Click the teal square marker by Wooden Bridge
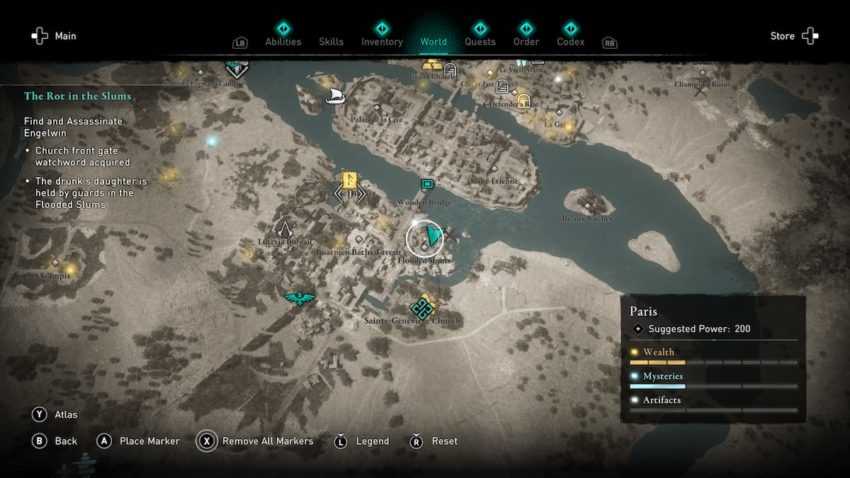Screen dimensions: 850x478 (x=427, y=185)
